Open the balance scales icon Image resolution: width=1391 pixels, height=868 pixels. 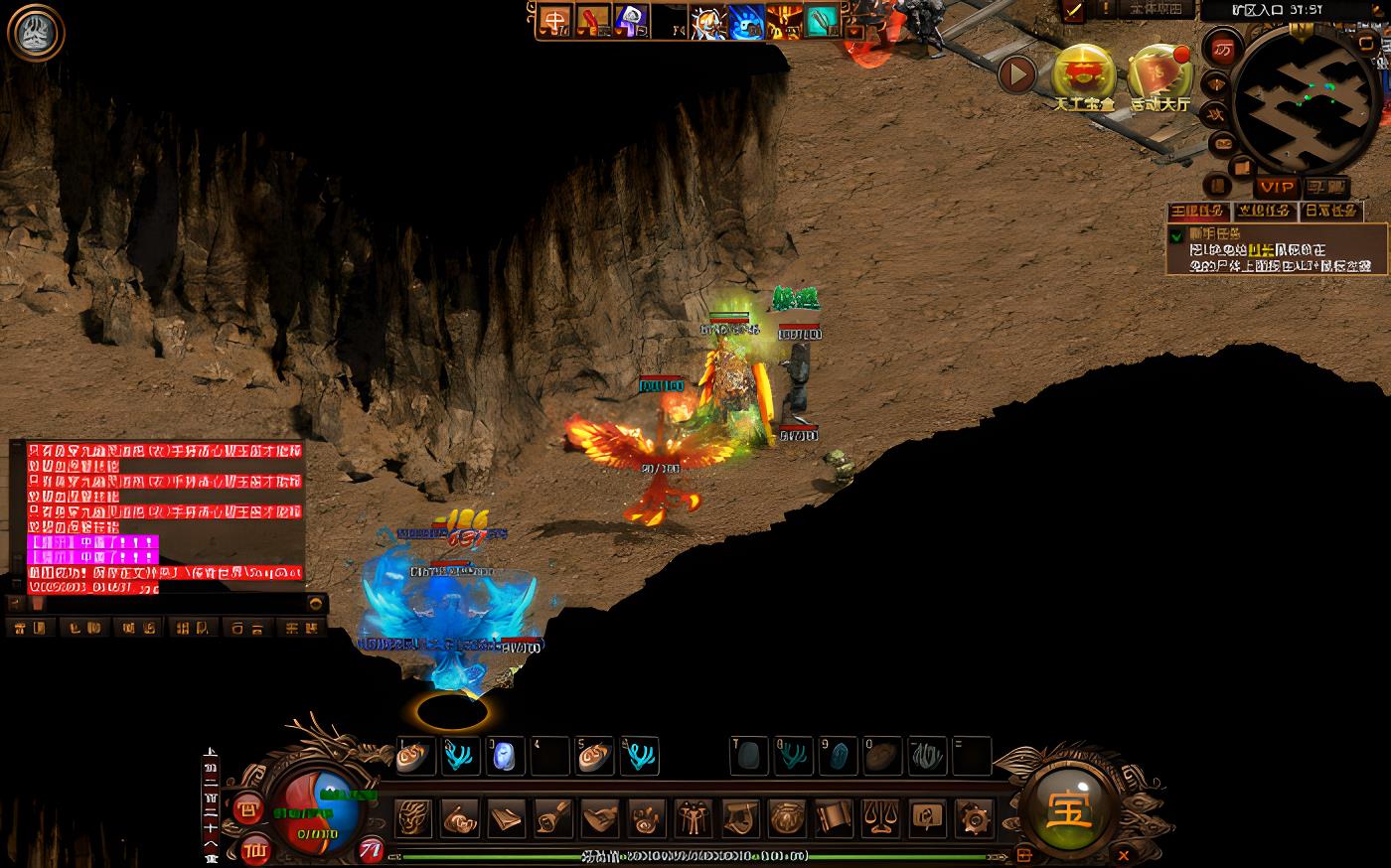click(x=880, y=818)
